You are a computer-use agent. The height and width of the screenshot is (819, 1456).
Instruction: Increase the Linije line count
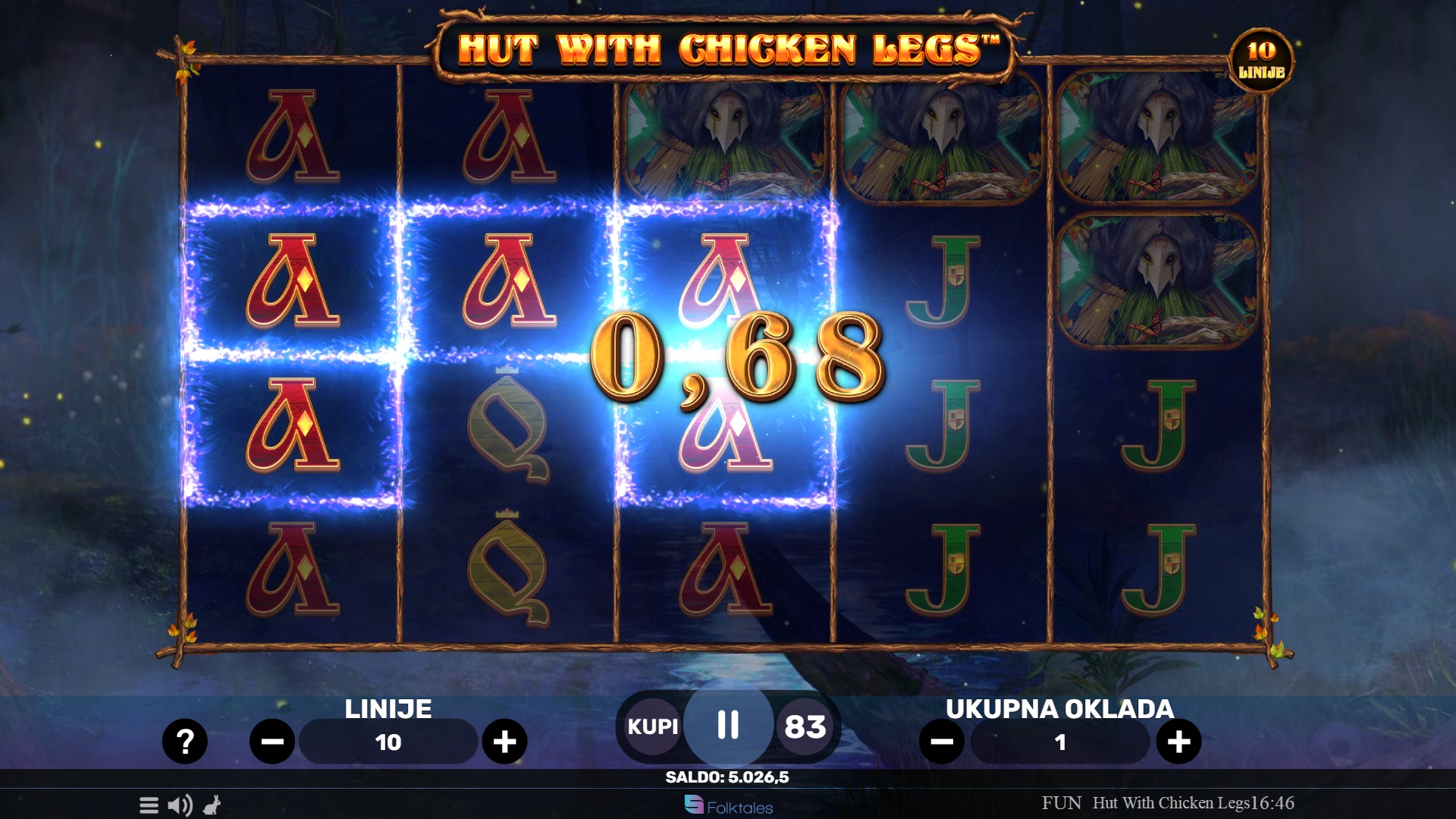coord(504,741)
